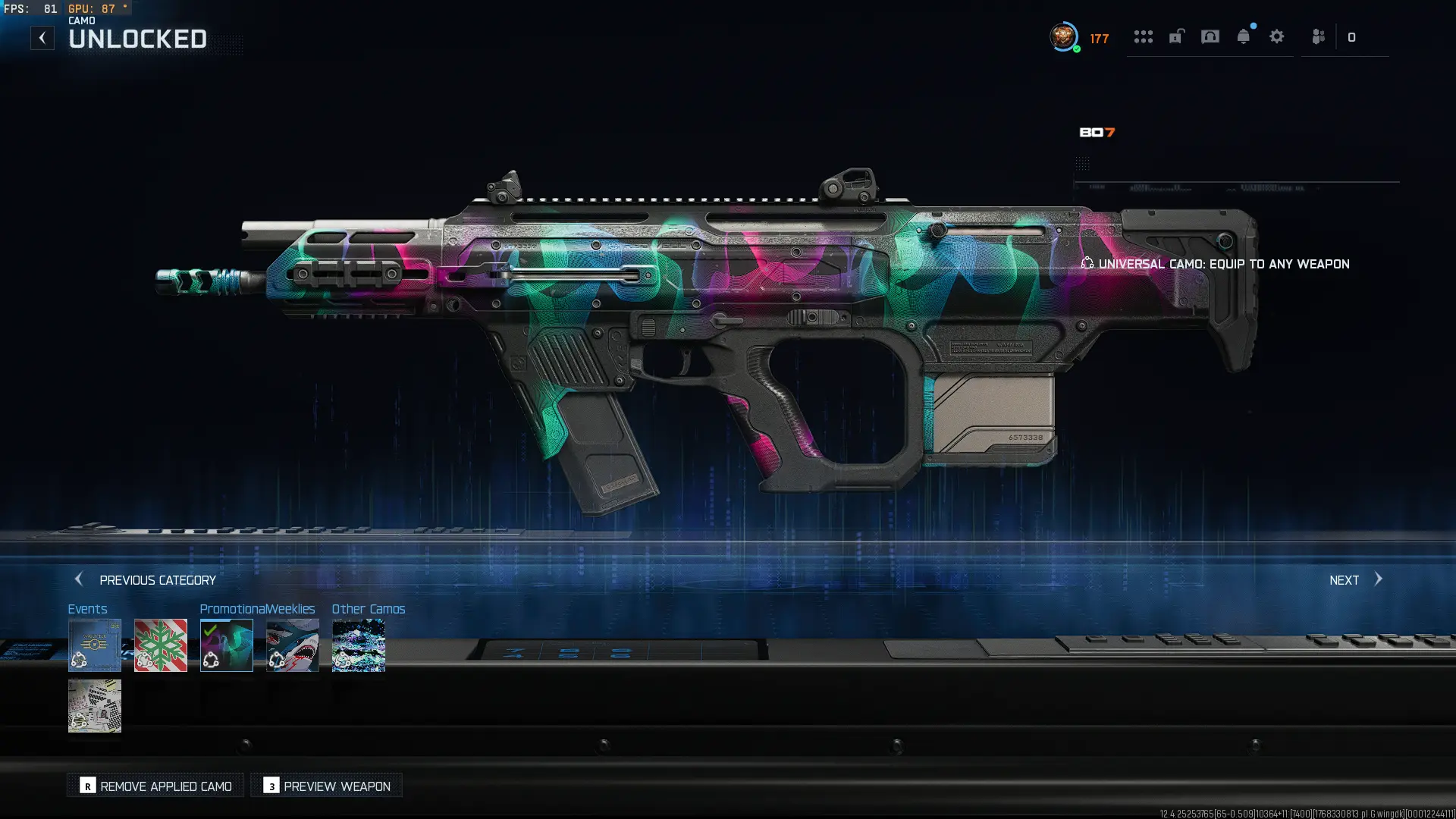Open the social friends icon

(x=1317, y=36)
